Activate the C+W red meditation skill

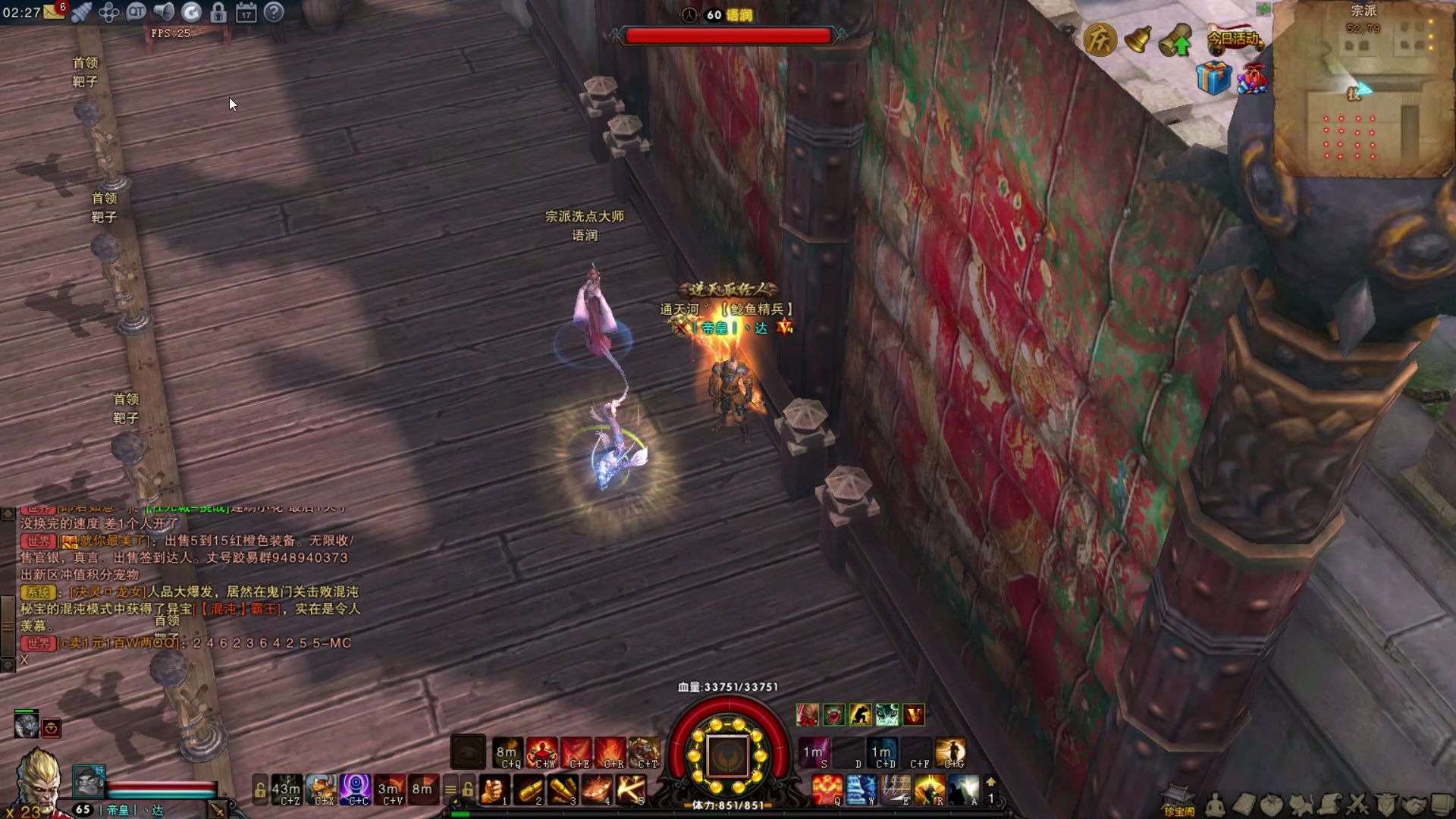click(543, 752)
